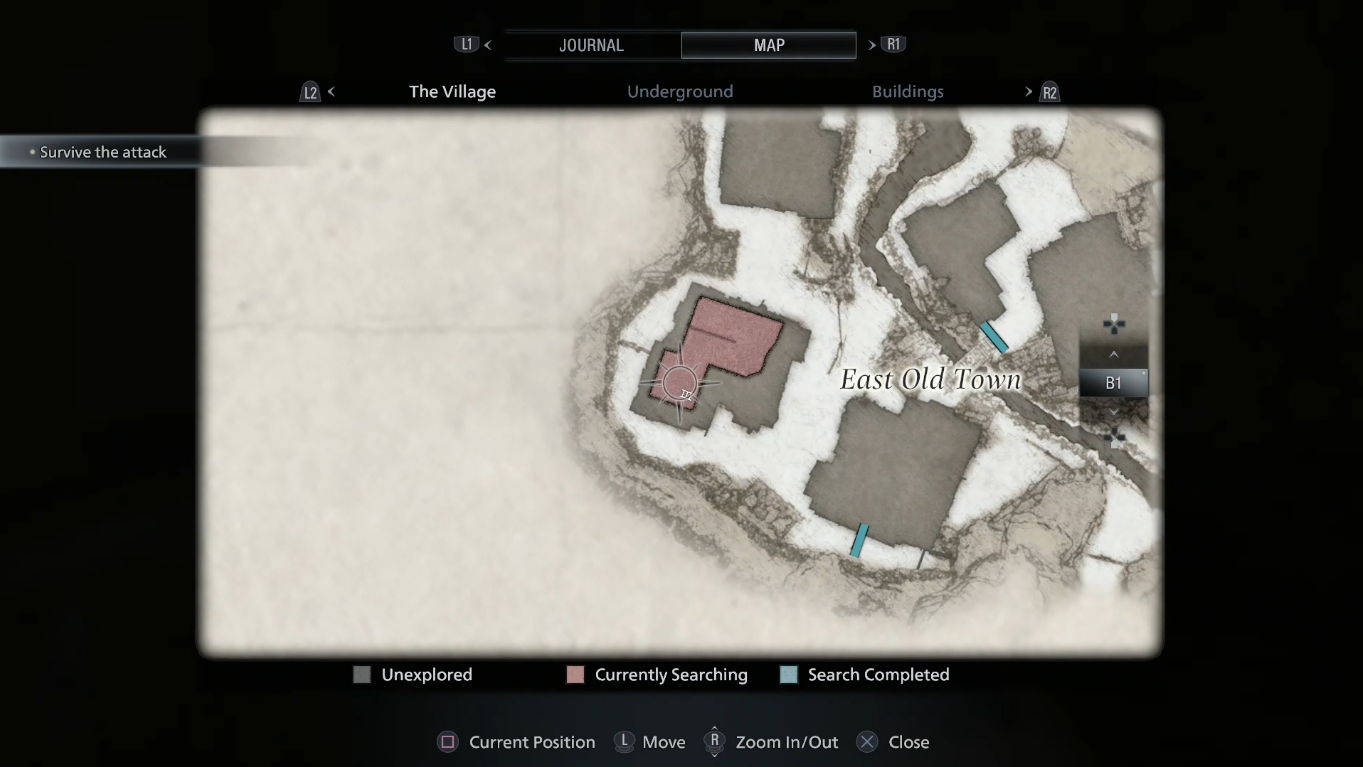The width and height of the screenshot is (1363, 767).
Task: Click the R2 icon beside Buildings
Action: tap(1051, 91)
